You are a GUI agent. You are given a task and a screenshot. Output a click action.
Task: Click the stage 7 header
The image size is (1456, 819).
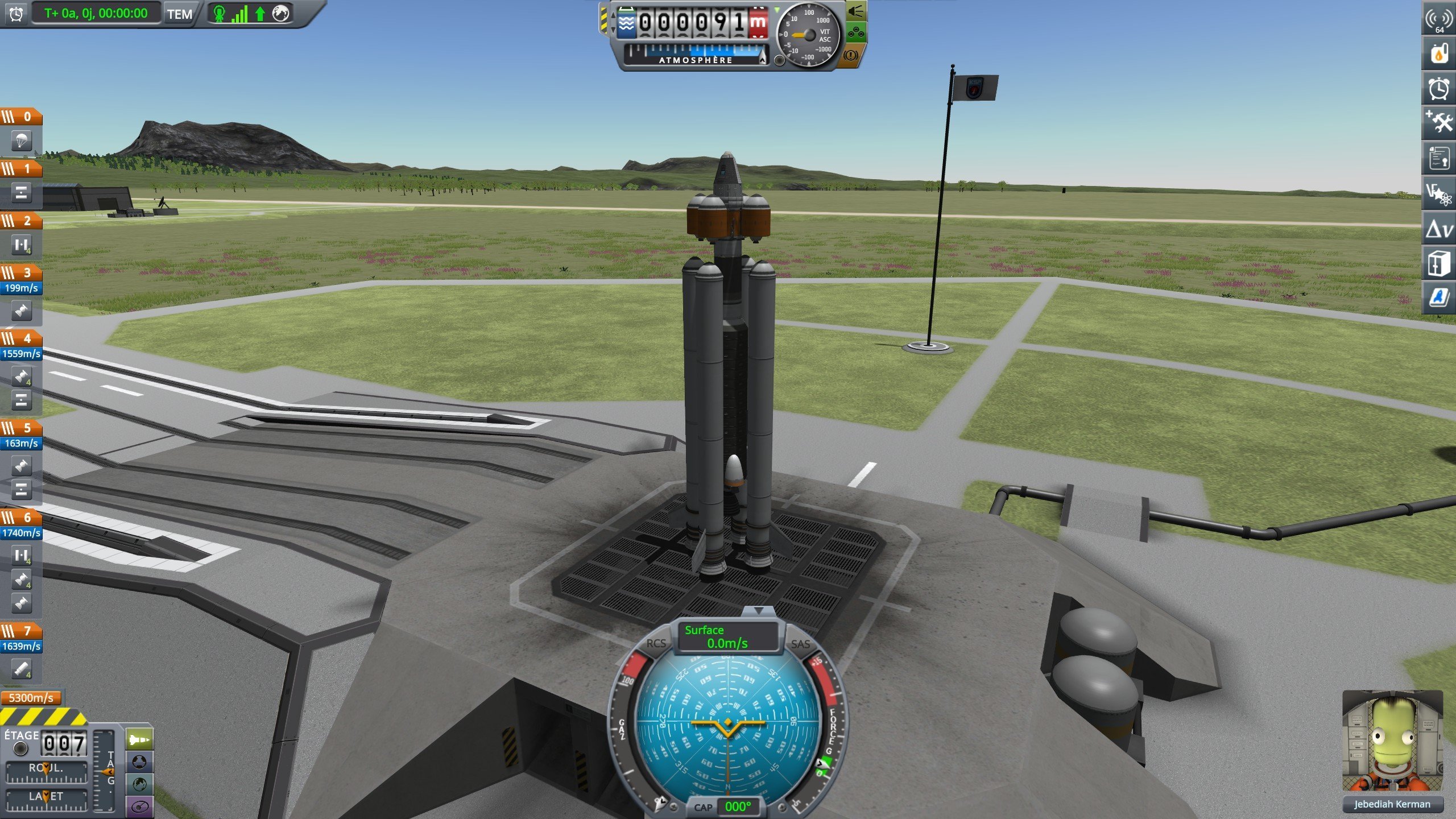pyautogui.click(x=21, y=631)
